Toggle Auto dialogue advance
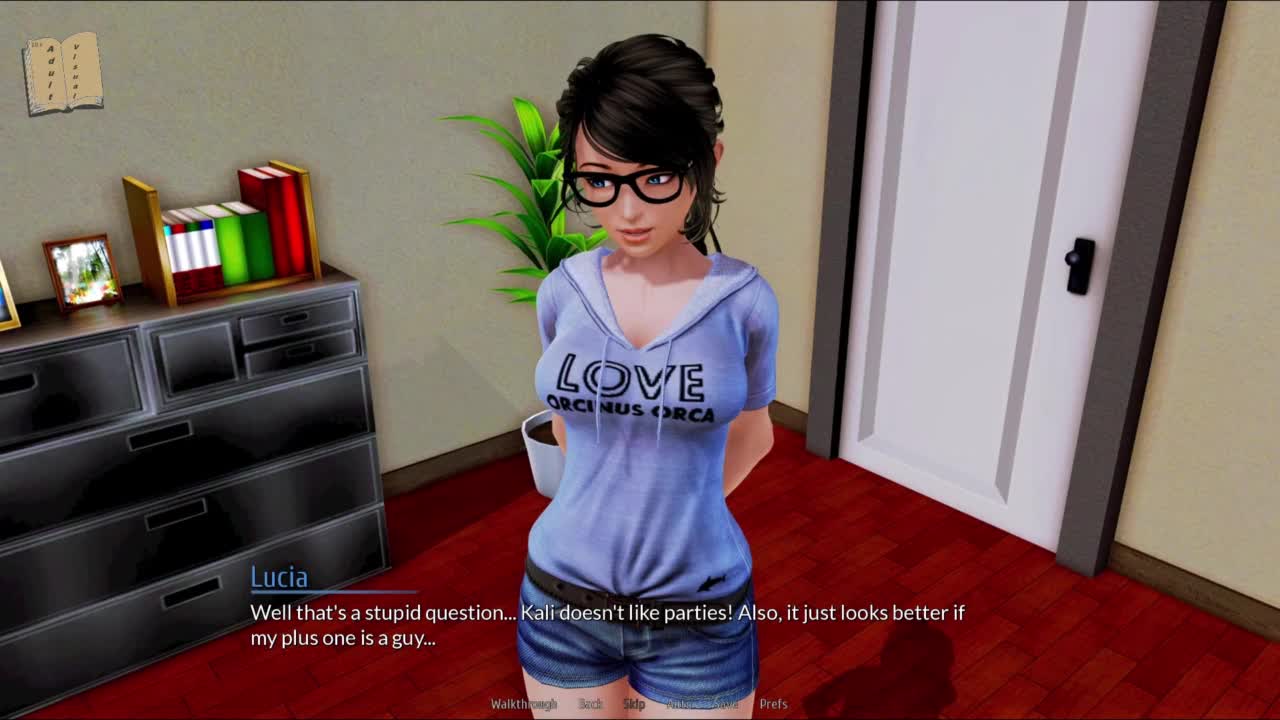This screenshot has height=720, width=1280. coord(679,704)
